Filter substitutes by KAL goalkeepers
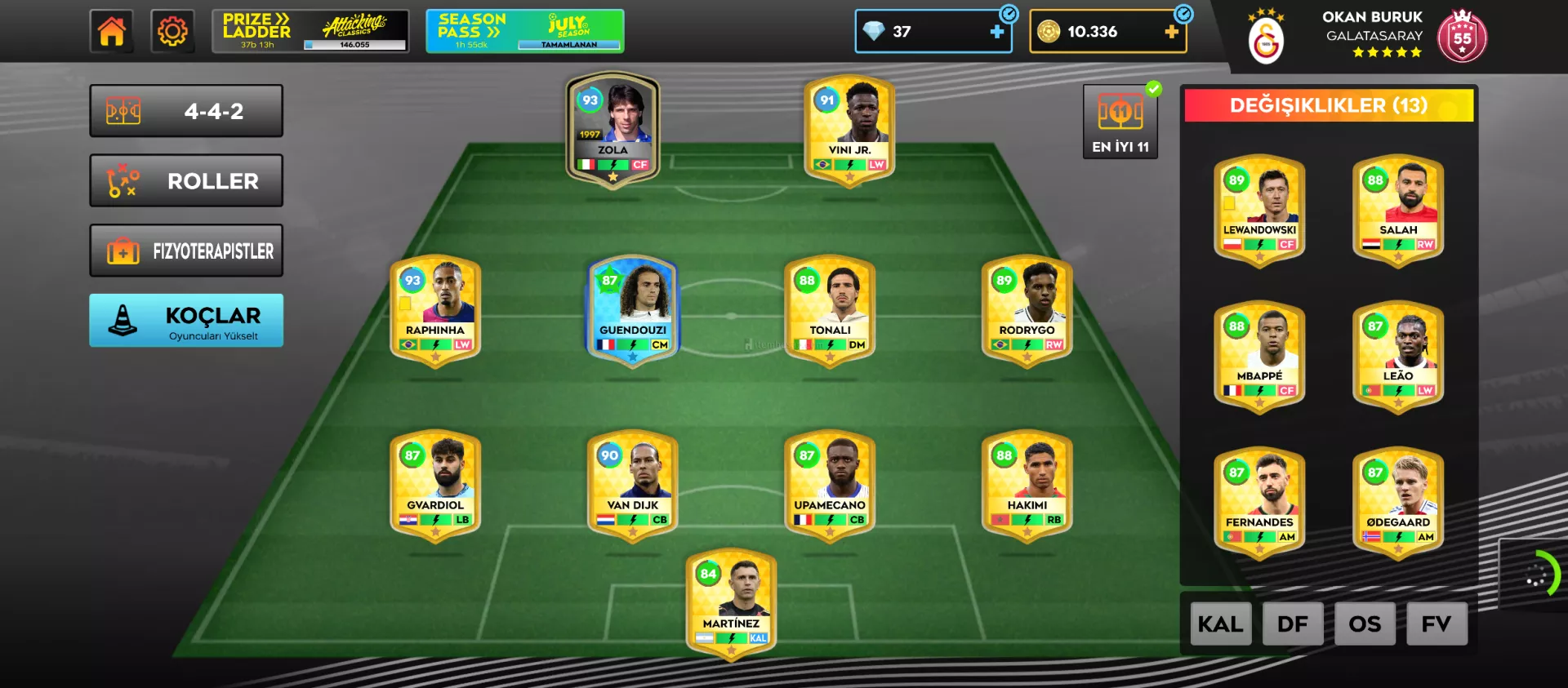 [1220, 624]
